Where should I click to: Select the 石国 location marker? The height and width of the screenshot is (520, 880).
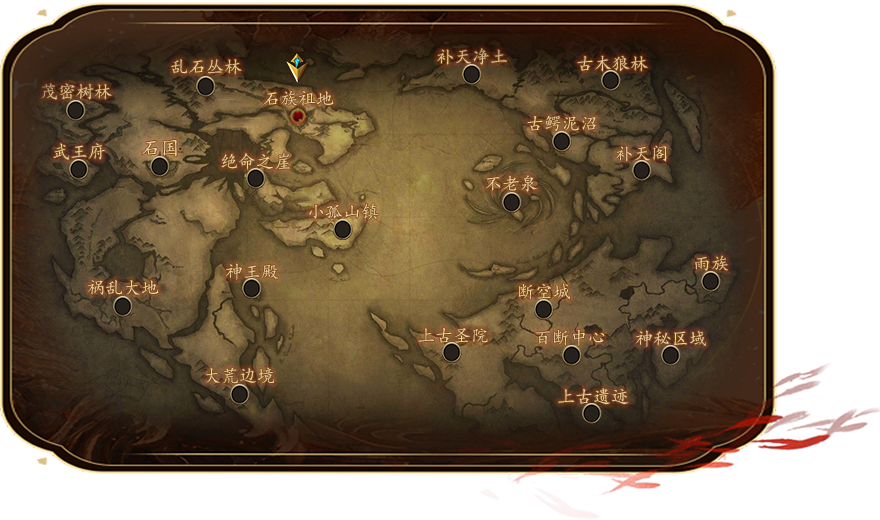click(x=160, y=166)
